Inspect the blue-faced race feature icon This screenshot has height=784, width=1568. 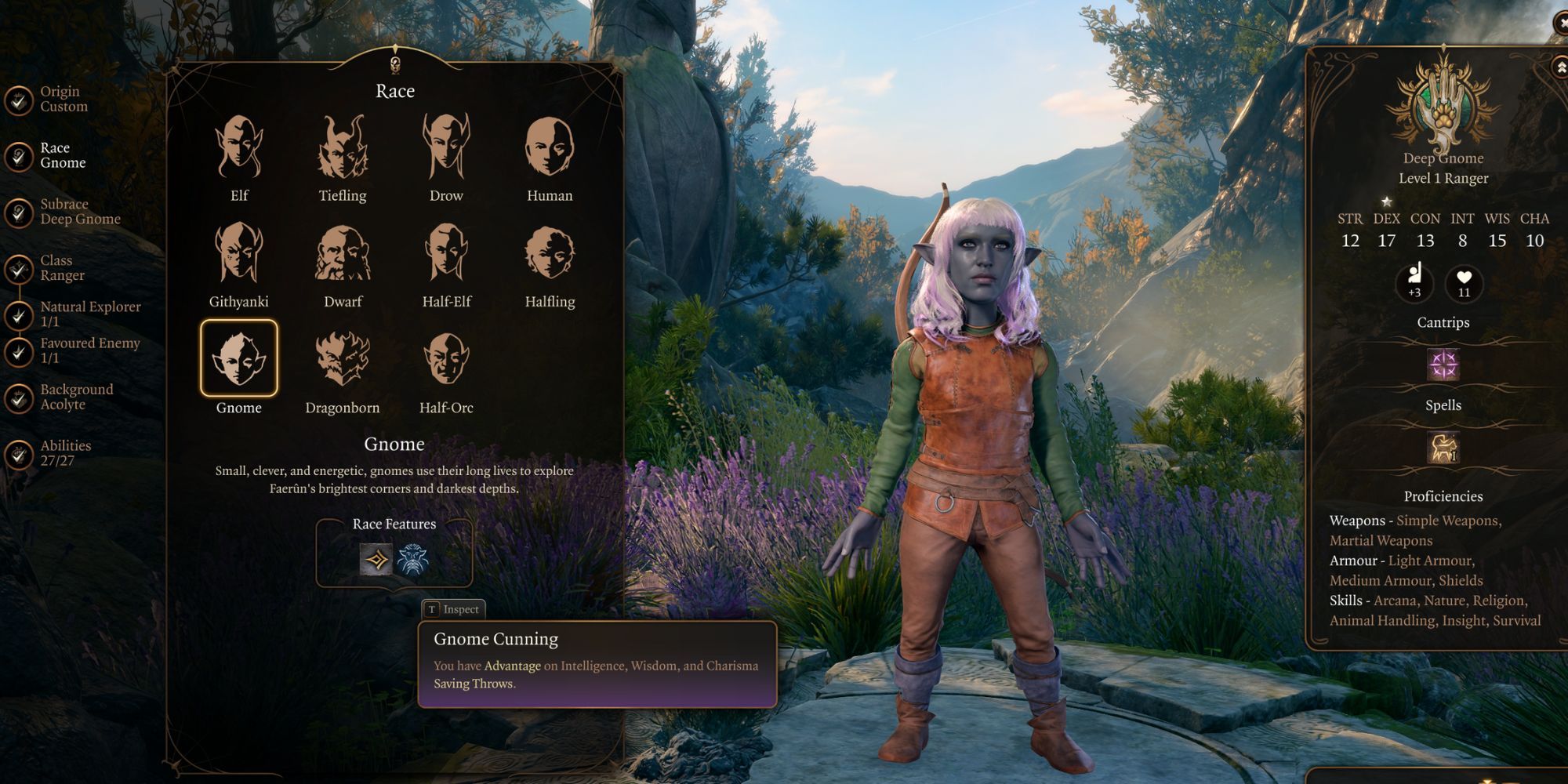click(x=413, y=560)
